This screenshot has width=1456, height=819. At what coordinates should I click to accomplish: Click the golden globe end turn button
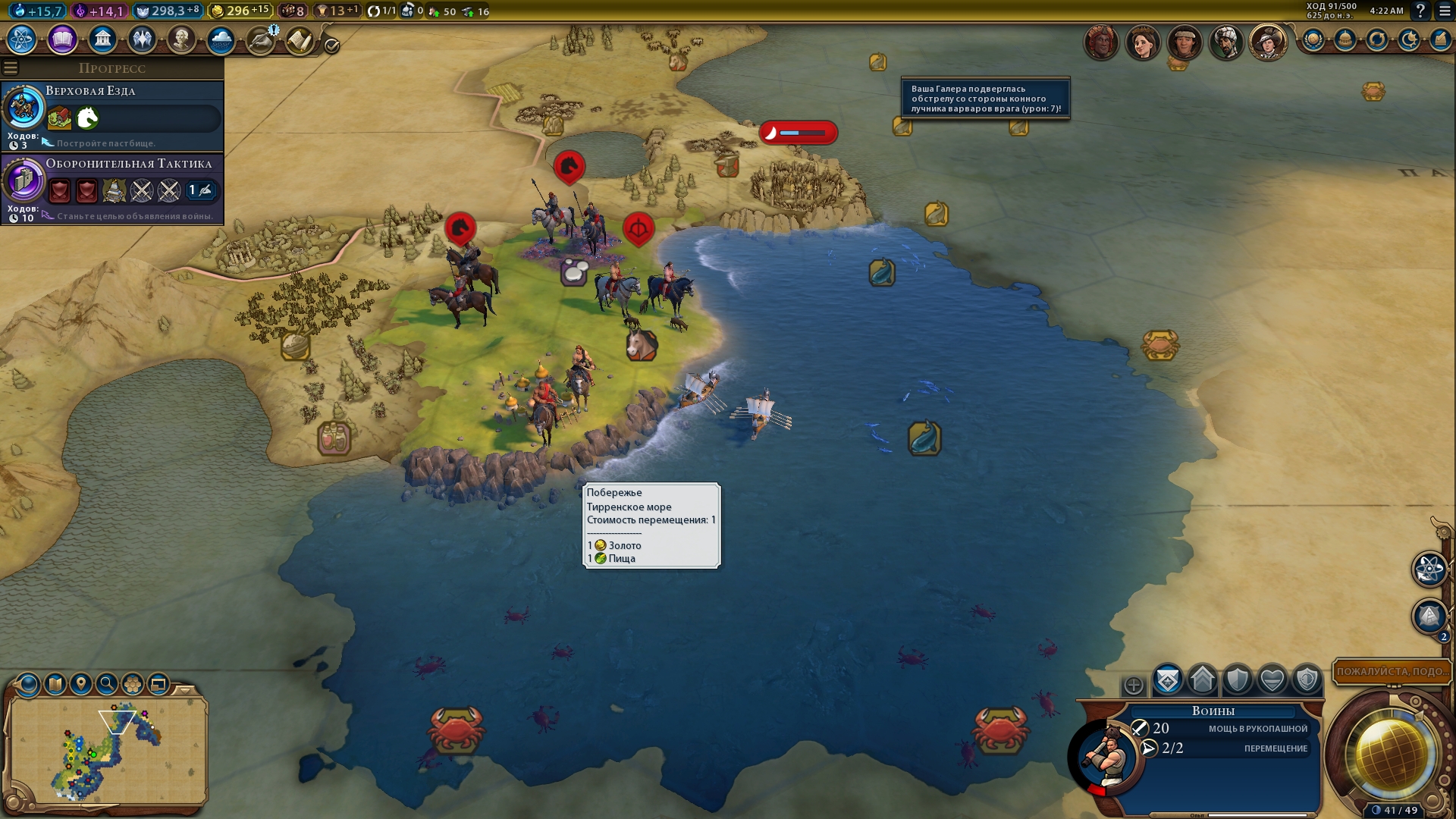pos(1391,755)
